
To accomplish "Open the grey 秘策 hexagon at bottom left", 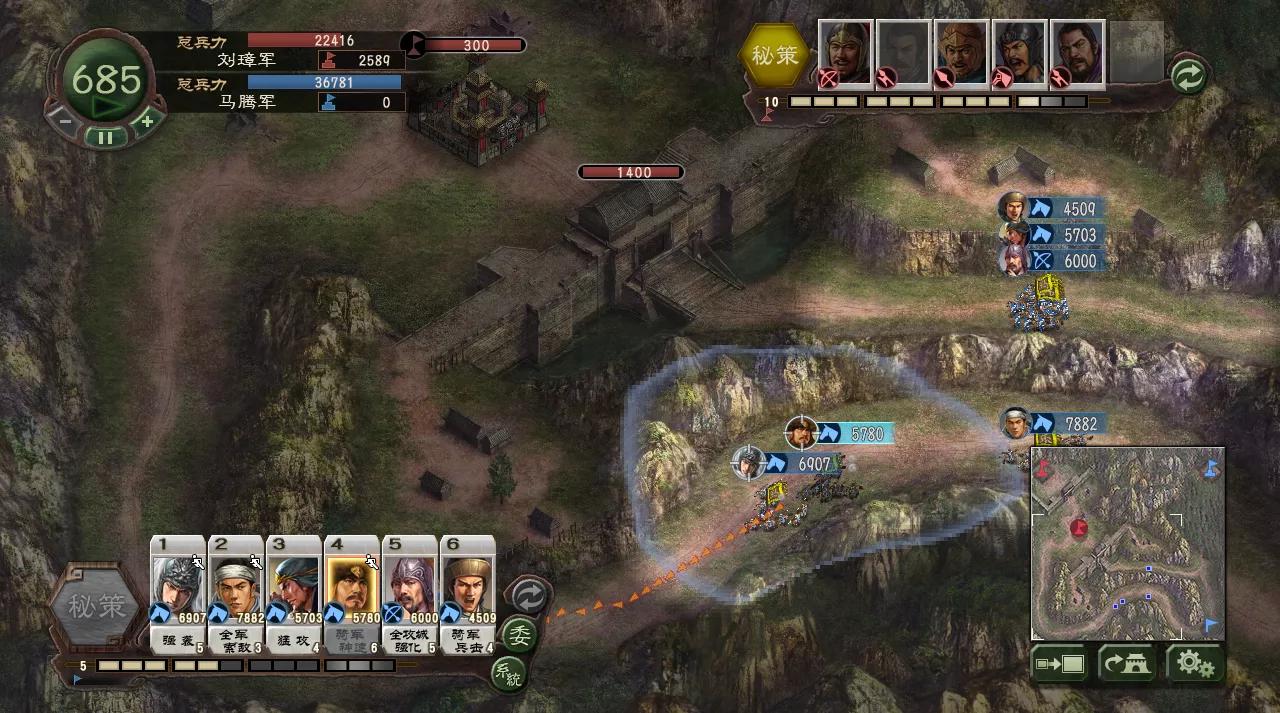I will pos(97,607).
